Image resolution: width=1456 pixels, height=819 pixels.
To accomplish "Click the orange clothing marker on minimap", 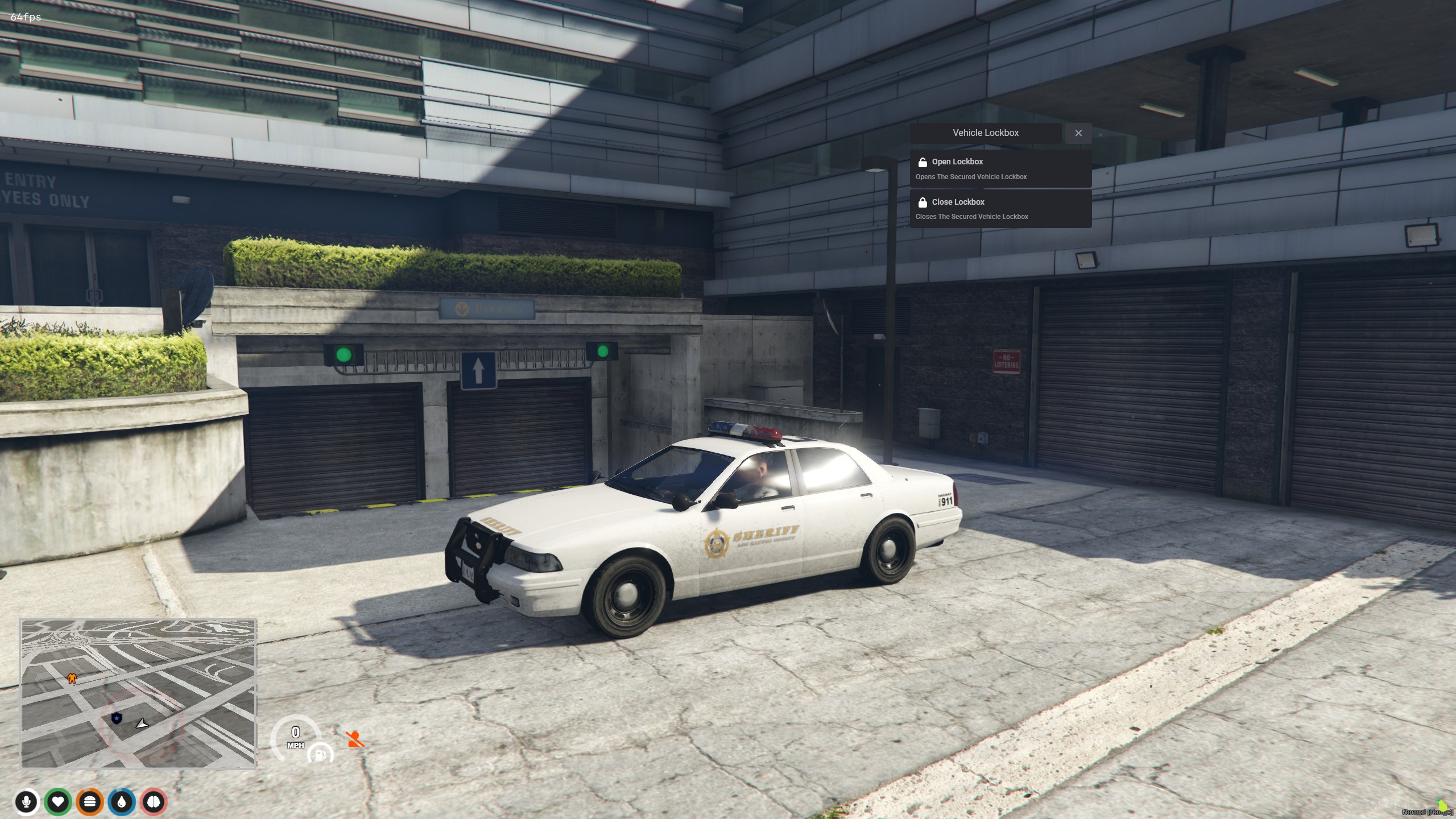I will [x=72, y=678].
